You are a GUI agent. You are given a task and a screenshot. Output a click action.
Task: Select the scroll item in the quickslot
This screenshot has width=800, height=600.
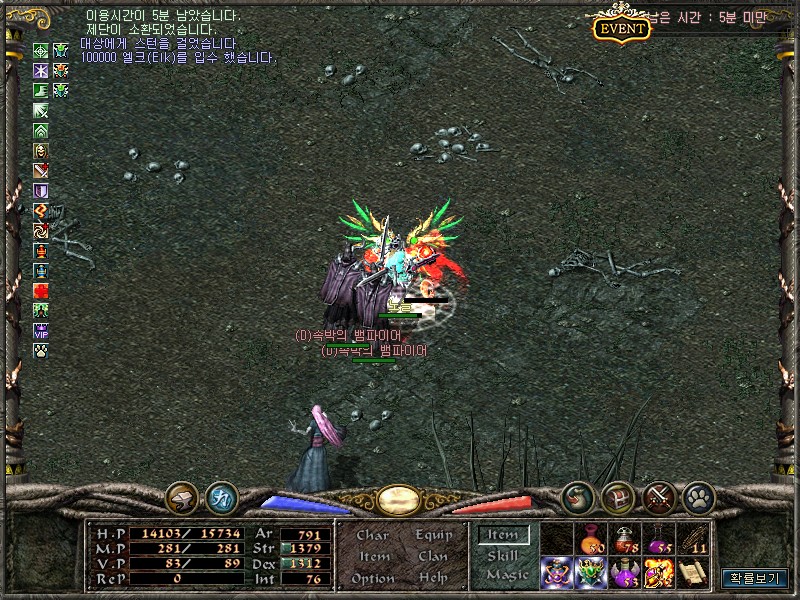click(x=692, y=572)
